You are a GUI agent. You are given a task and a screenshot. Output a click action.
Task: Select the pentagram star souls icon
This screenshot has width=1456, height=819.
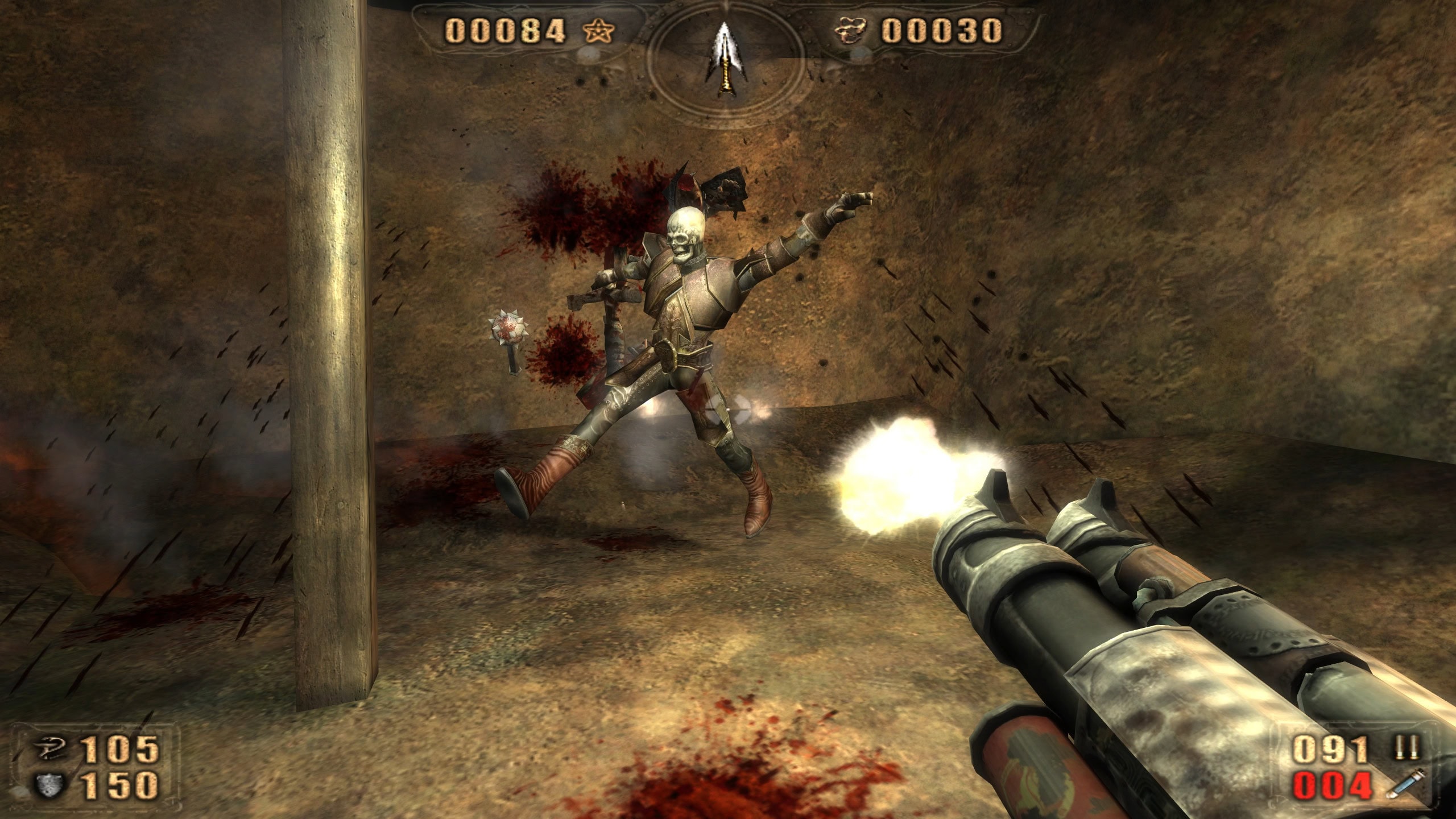tap(600, 31)
